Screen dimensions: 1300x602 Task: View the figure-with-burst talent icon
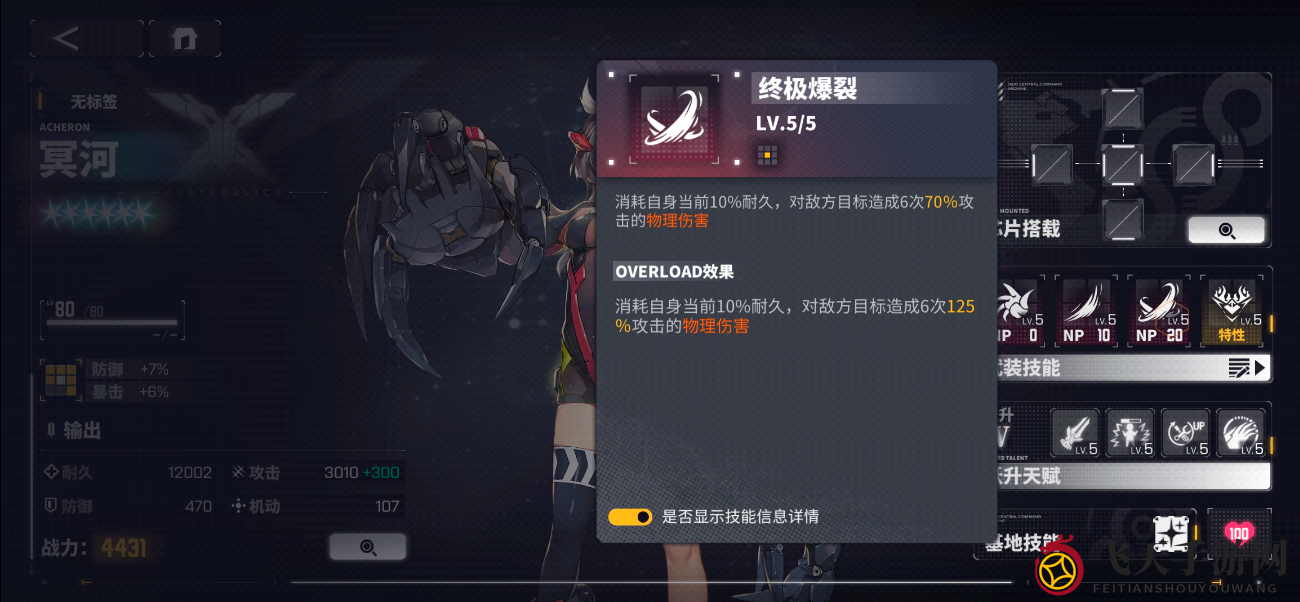click(1130, 434)
